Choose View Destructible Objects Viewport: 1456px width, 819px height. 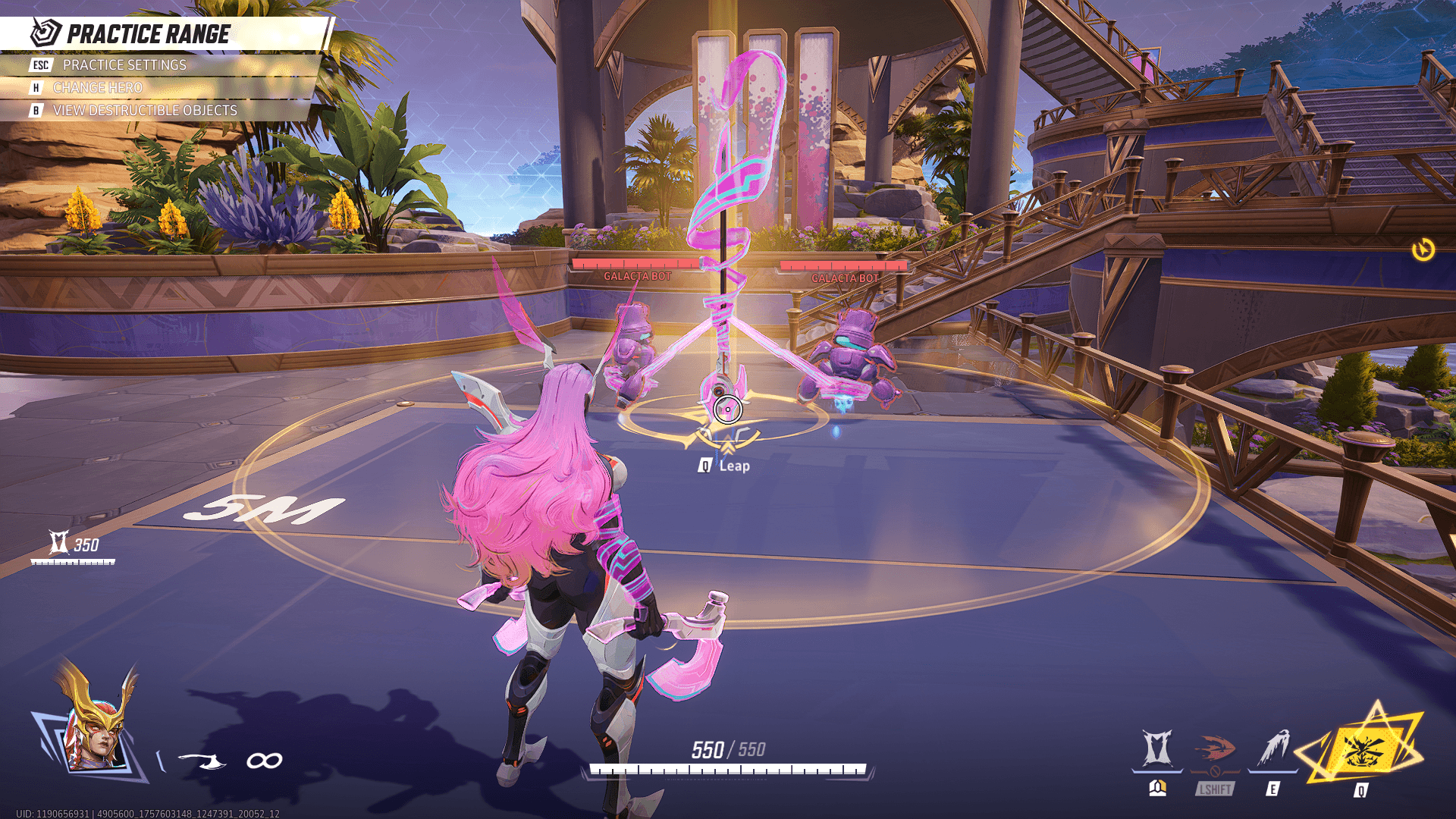click(144, 111)
